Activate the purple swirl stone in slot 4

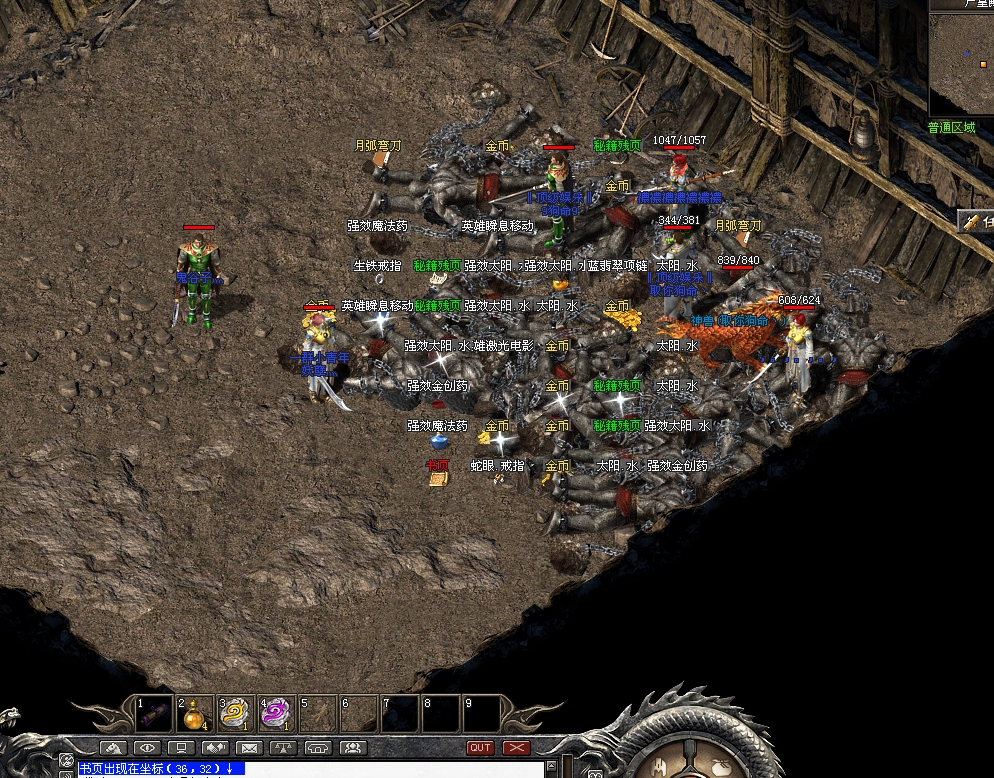275,713
